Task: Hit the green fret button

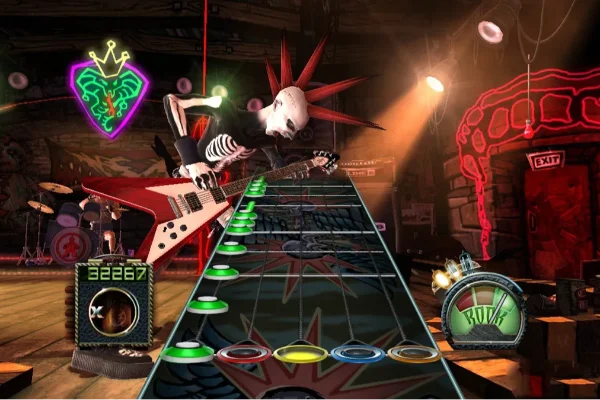Action: tap(186, 351)
